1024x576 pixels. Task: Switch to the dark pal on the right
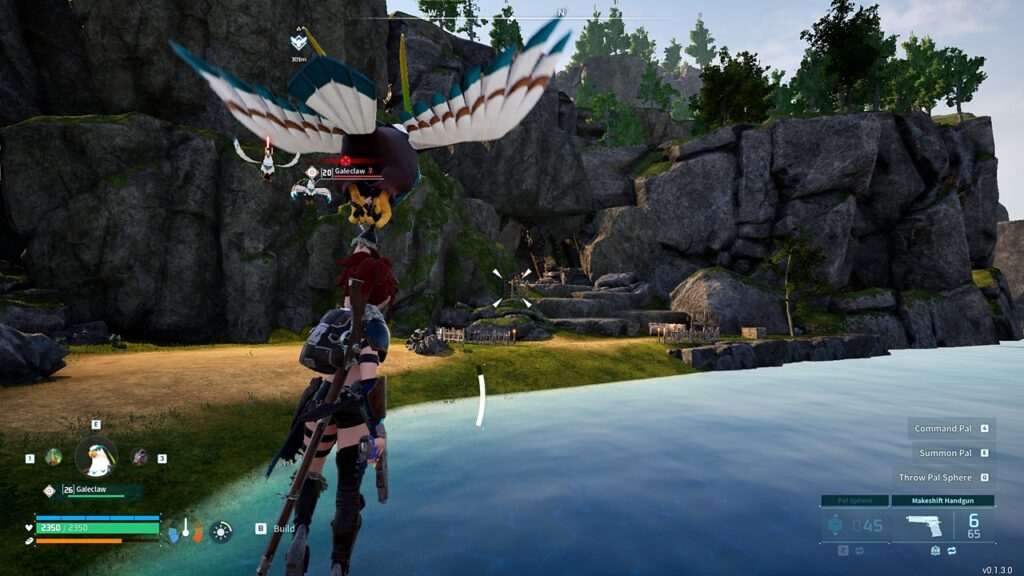coord(139,457)
